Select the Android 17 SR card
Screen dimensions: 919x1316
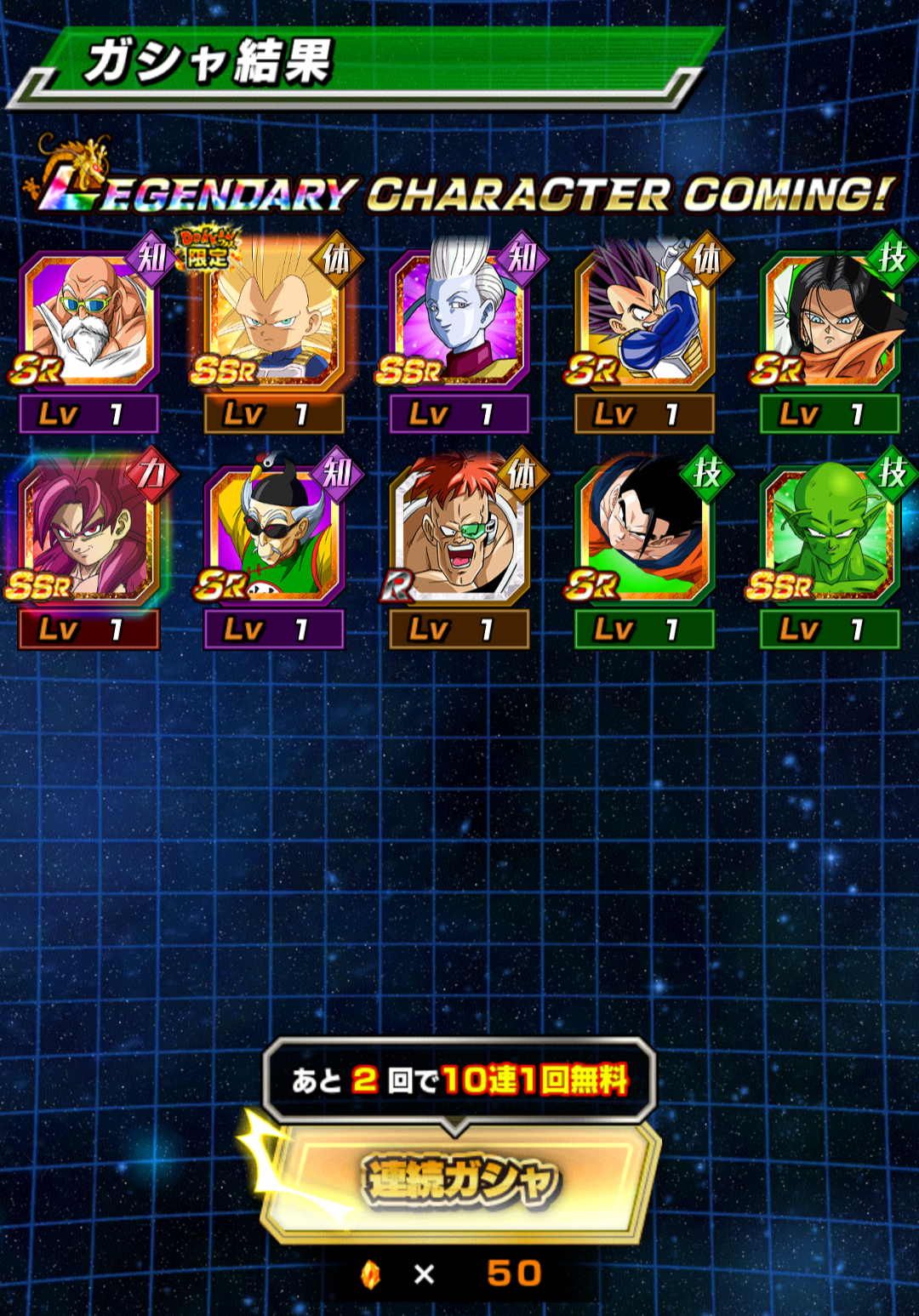pos(830,319)
